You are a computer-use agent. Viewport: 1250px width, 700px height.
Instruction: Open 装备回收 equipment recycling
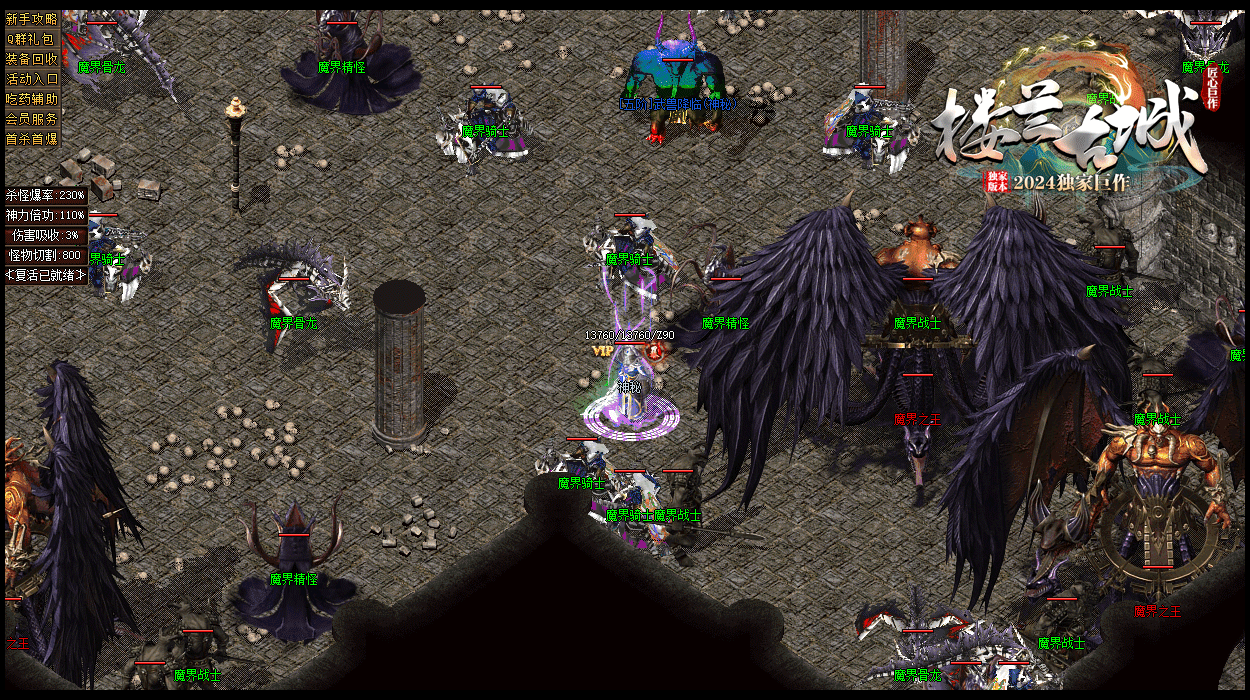click(32, 59)
